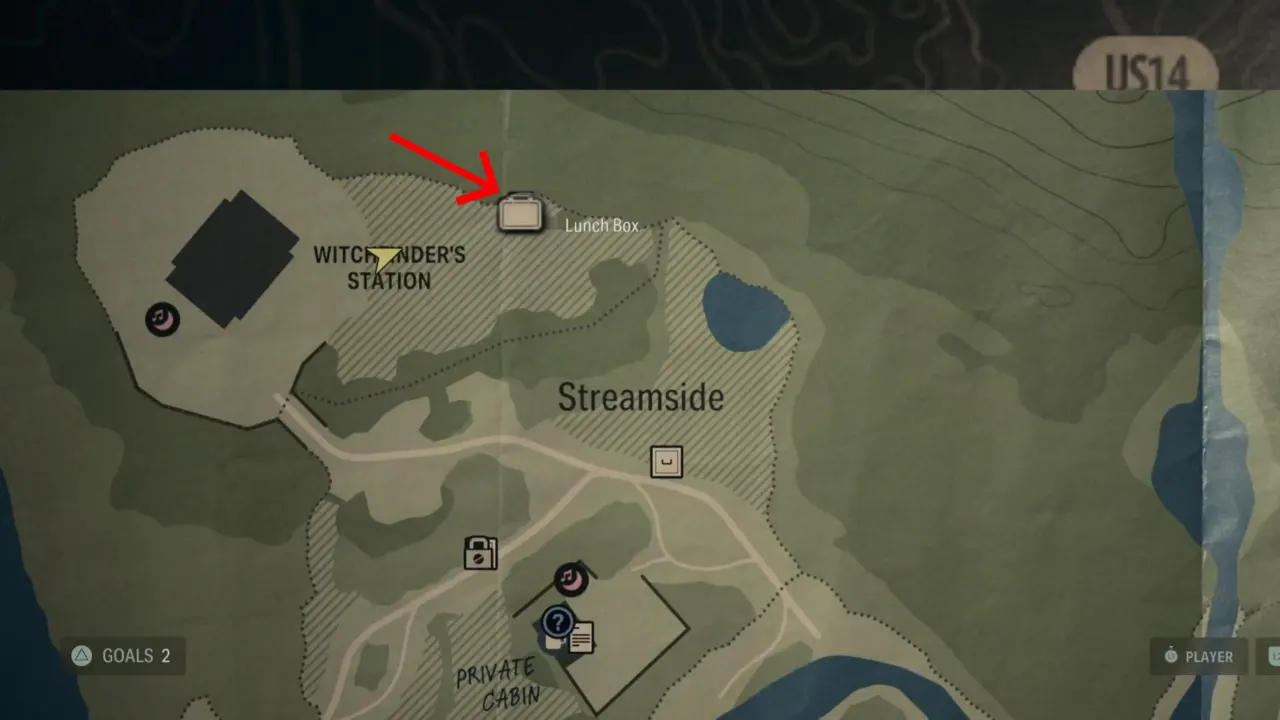Open the blue question mark marker
The image size is (1280, 720).
[x=558, y=623]
